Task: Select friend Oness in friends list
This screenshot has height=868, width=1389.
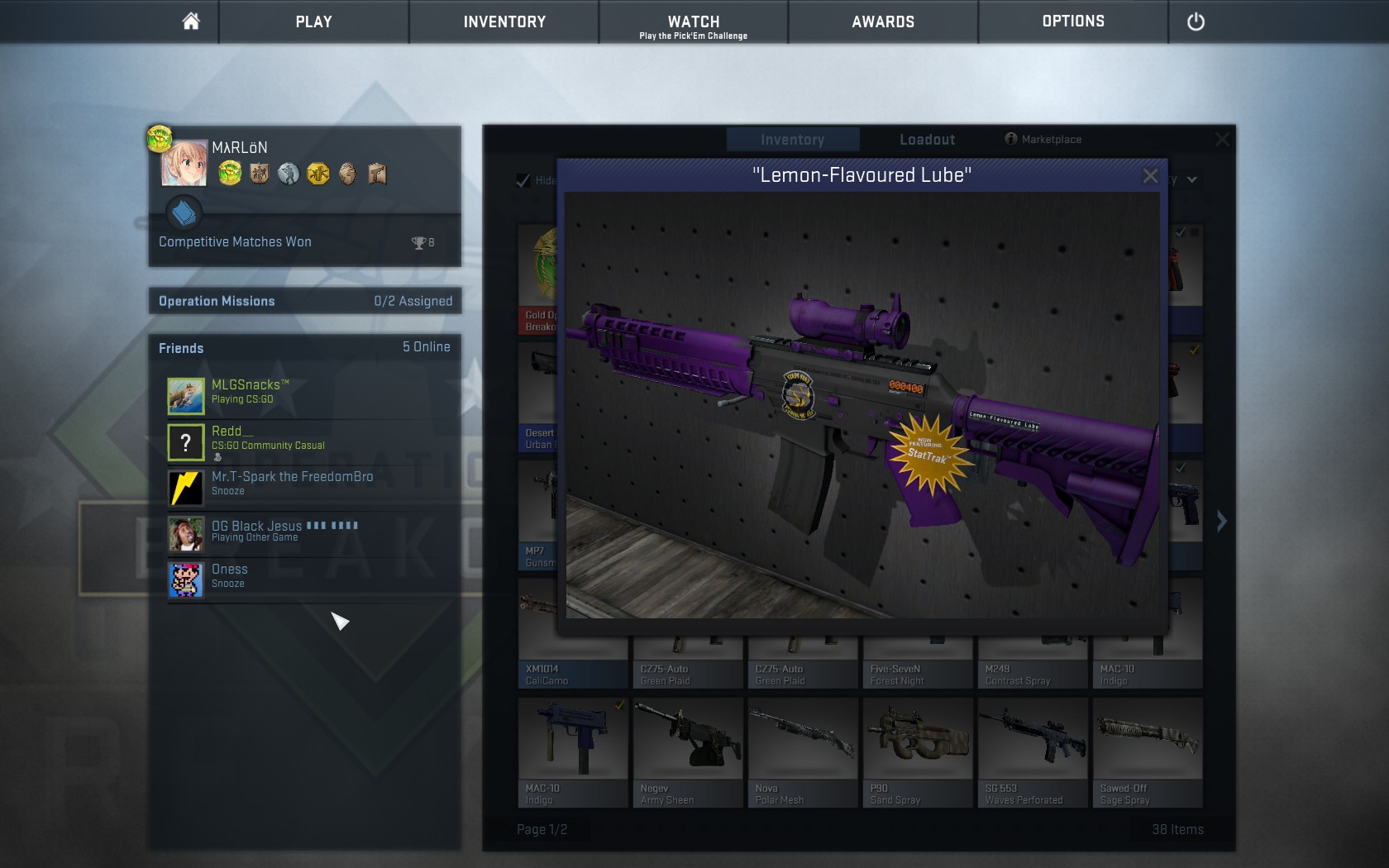Action: tap(229, 575)
